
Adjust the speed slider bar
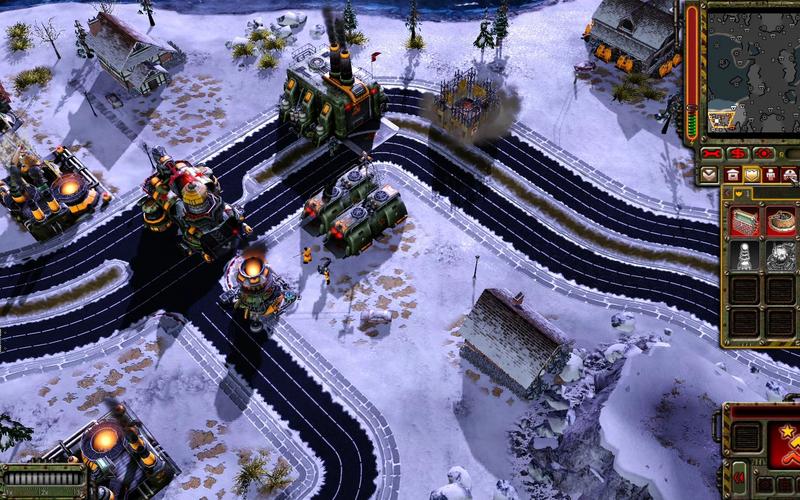tap(42, 477)
